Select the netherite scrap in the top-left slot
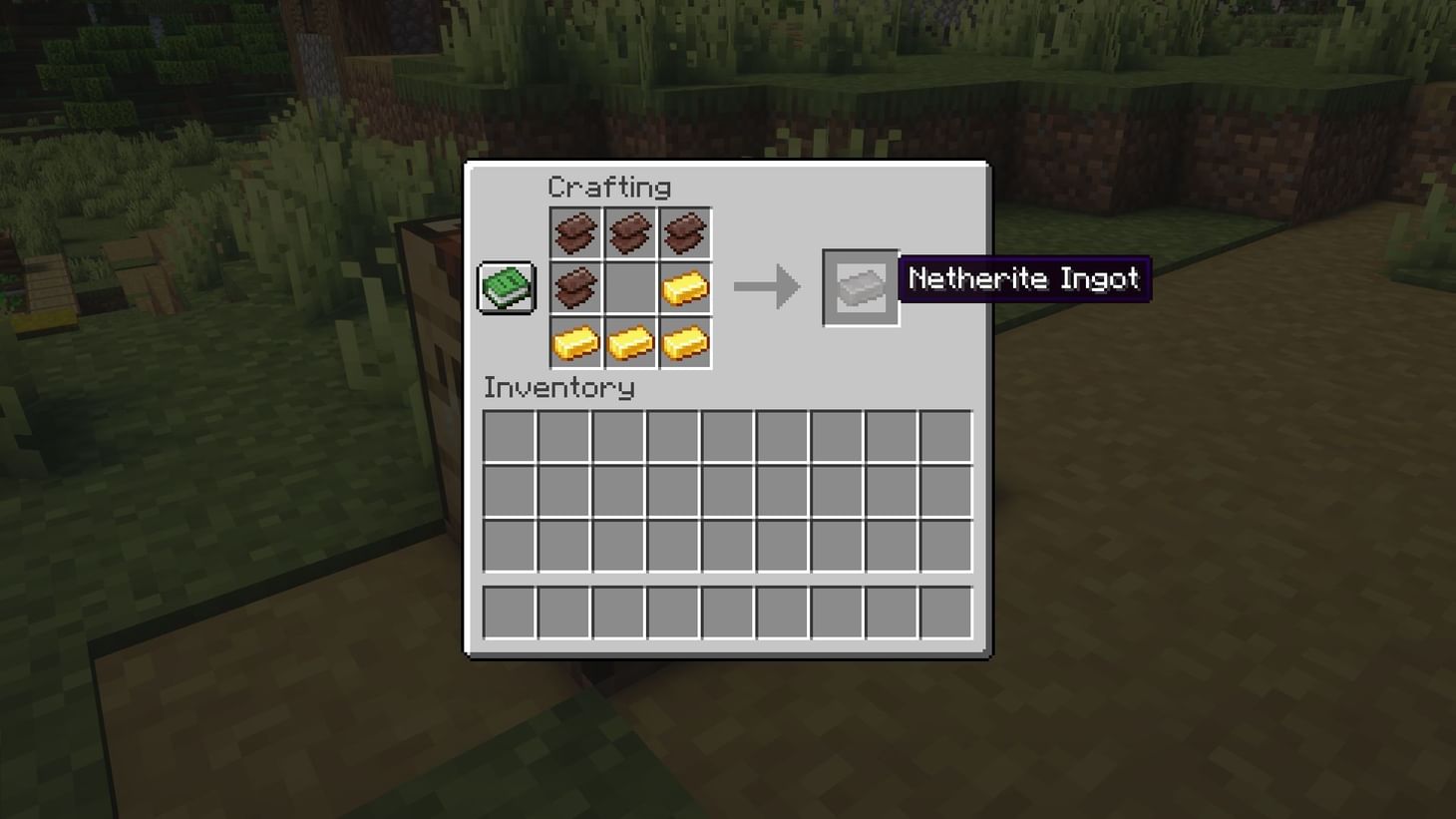1456x819 pixels. click(x=575, y=232)
